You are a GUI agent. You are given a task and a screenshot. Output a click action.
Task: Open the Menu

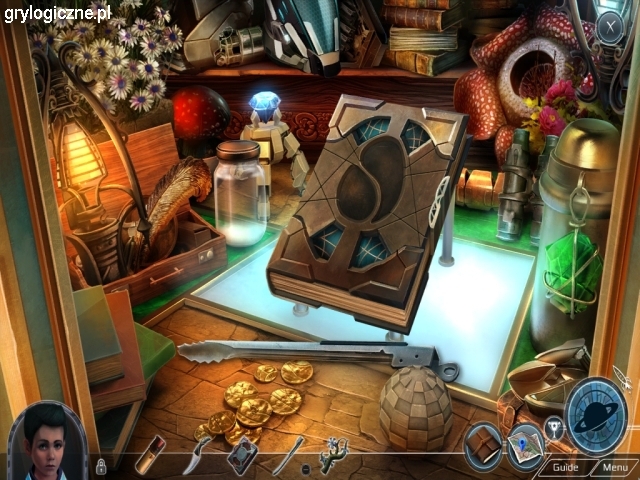coord(614,467)
